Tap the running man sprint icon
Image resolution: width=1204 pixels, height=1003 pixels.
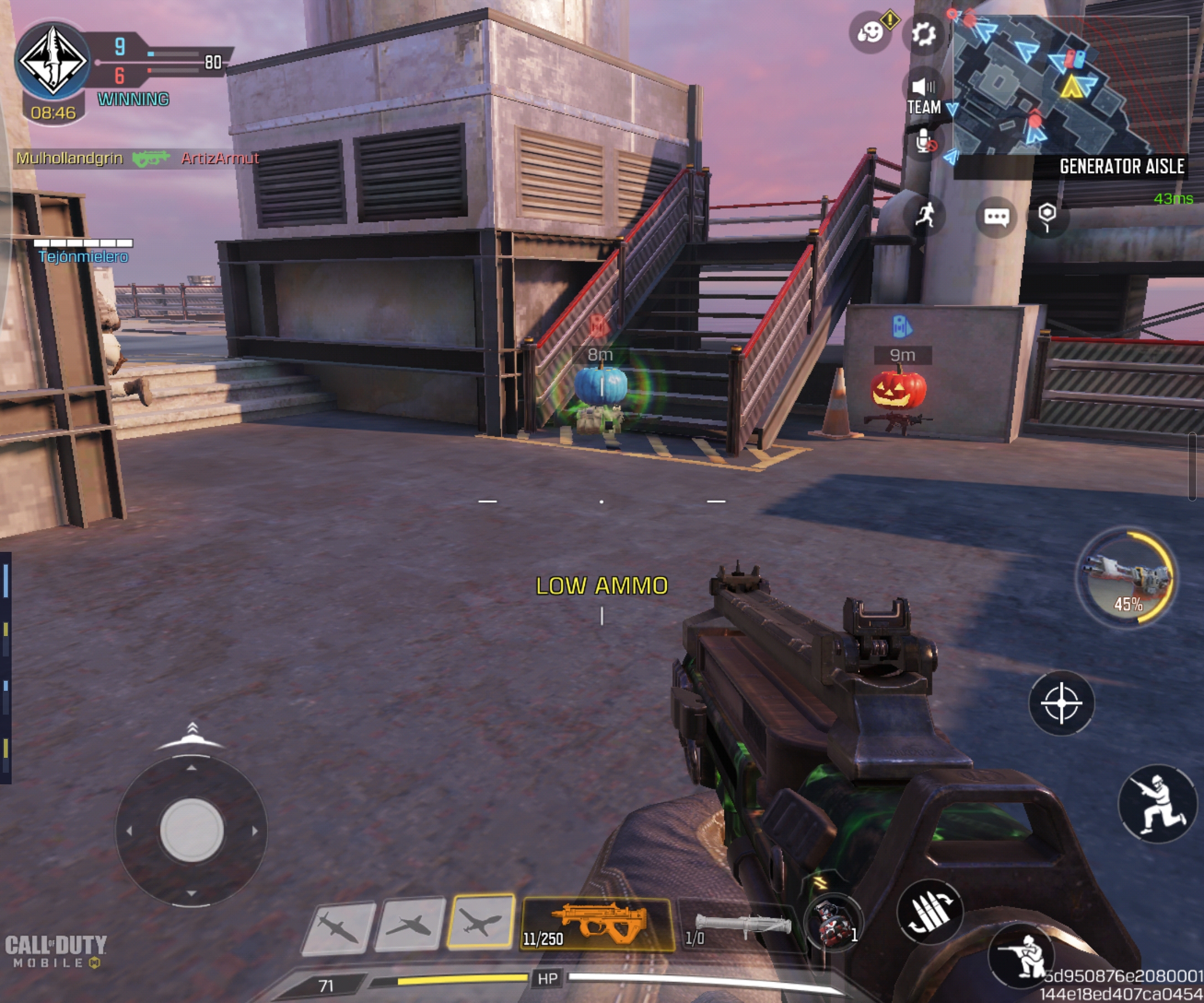point(925,216)
